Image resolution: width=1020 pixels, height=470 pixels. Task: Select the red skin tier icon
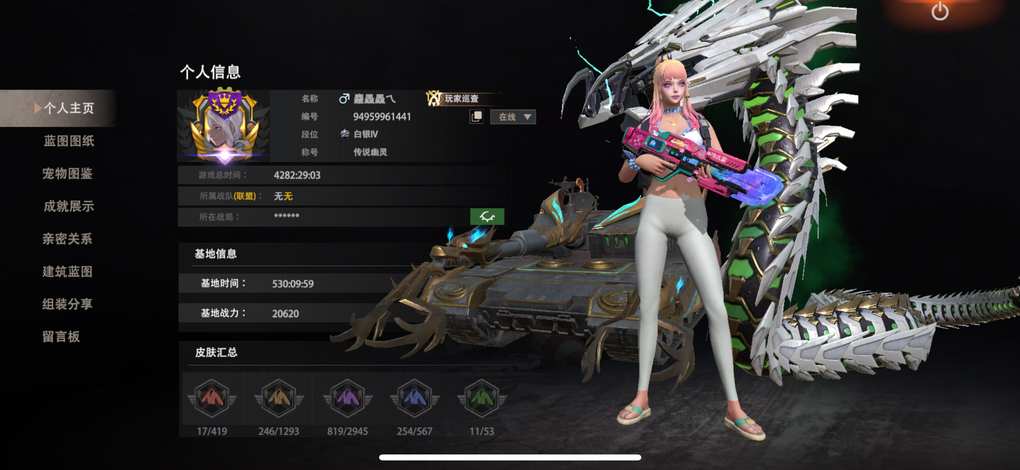211,399
